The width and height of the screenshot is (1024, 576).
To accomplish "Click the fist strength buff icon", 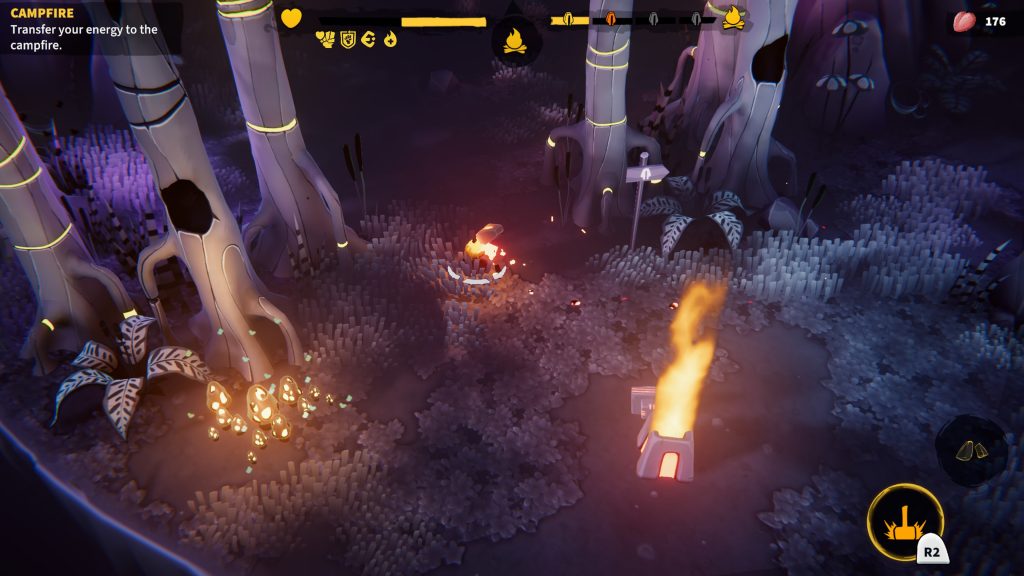I will [326, 39].
